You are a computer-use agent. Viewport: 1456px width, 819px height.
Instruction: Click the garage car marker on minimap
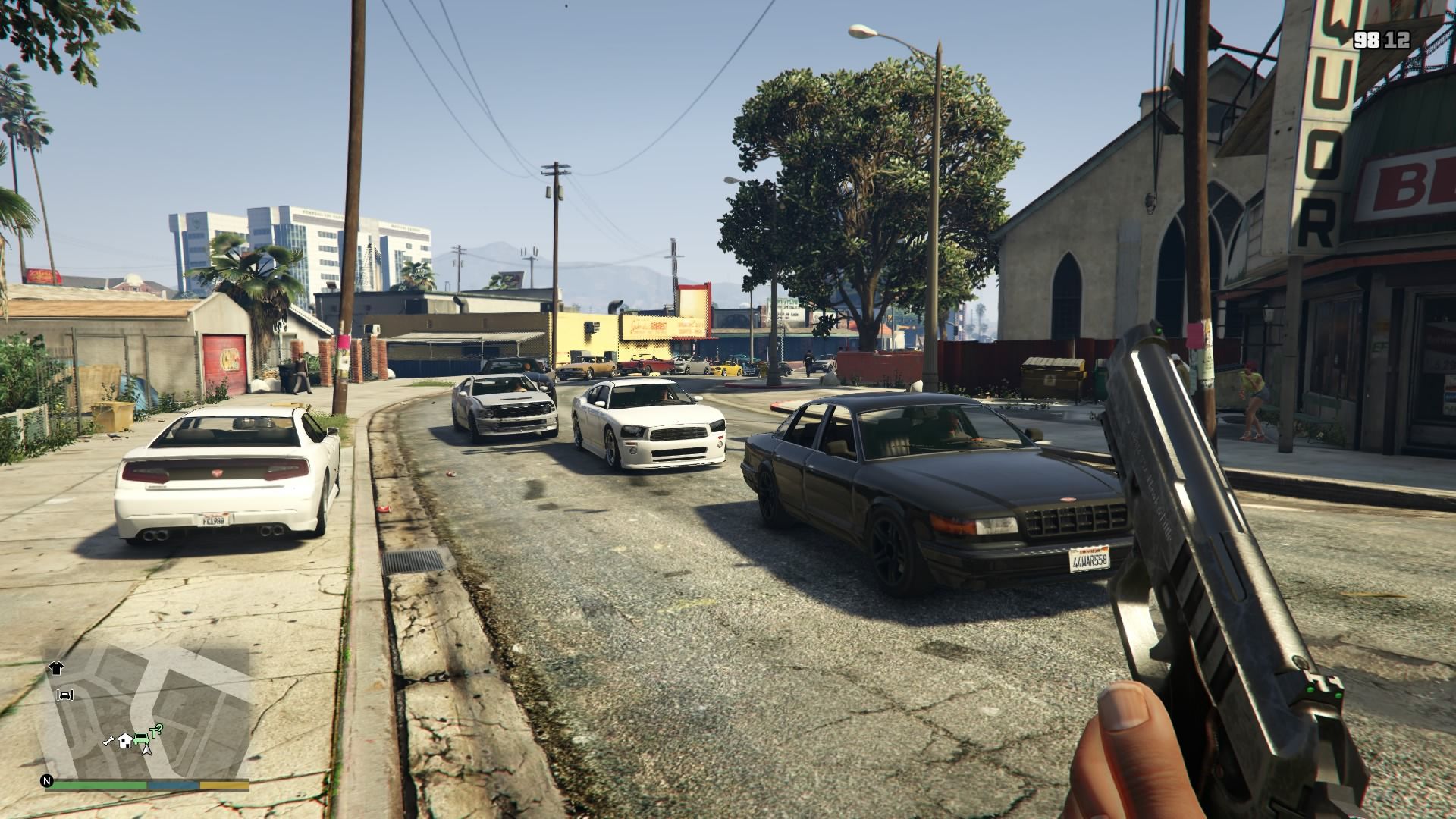[65, 695]
